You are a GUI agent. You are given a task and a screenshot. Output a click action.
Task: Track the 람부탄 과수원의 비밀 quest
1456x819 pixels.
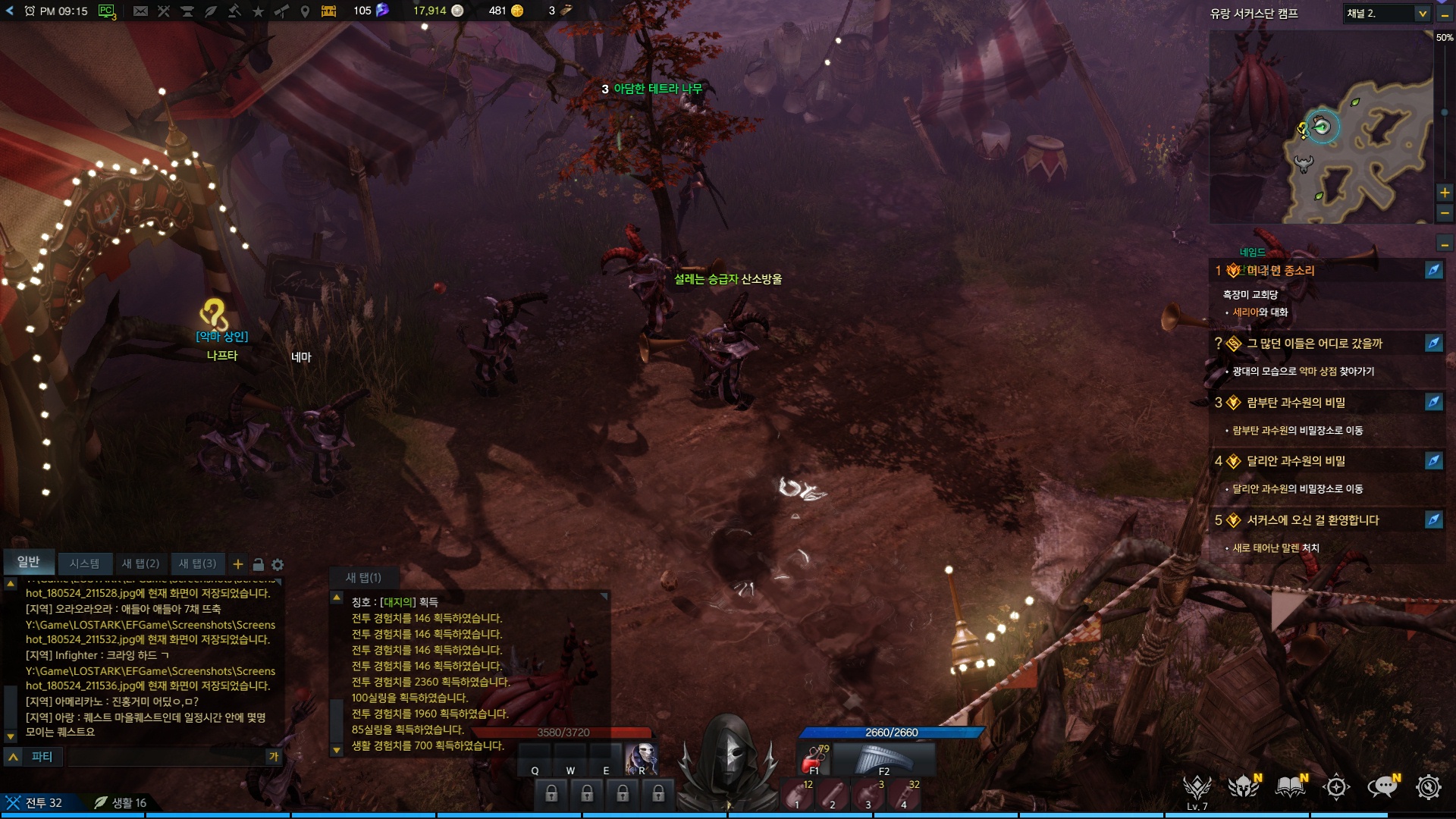[1433, 403]
